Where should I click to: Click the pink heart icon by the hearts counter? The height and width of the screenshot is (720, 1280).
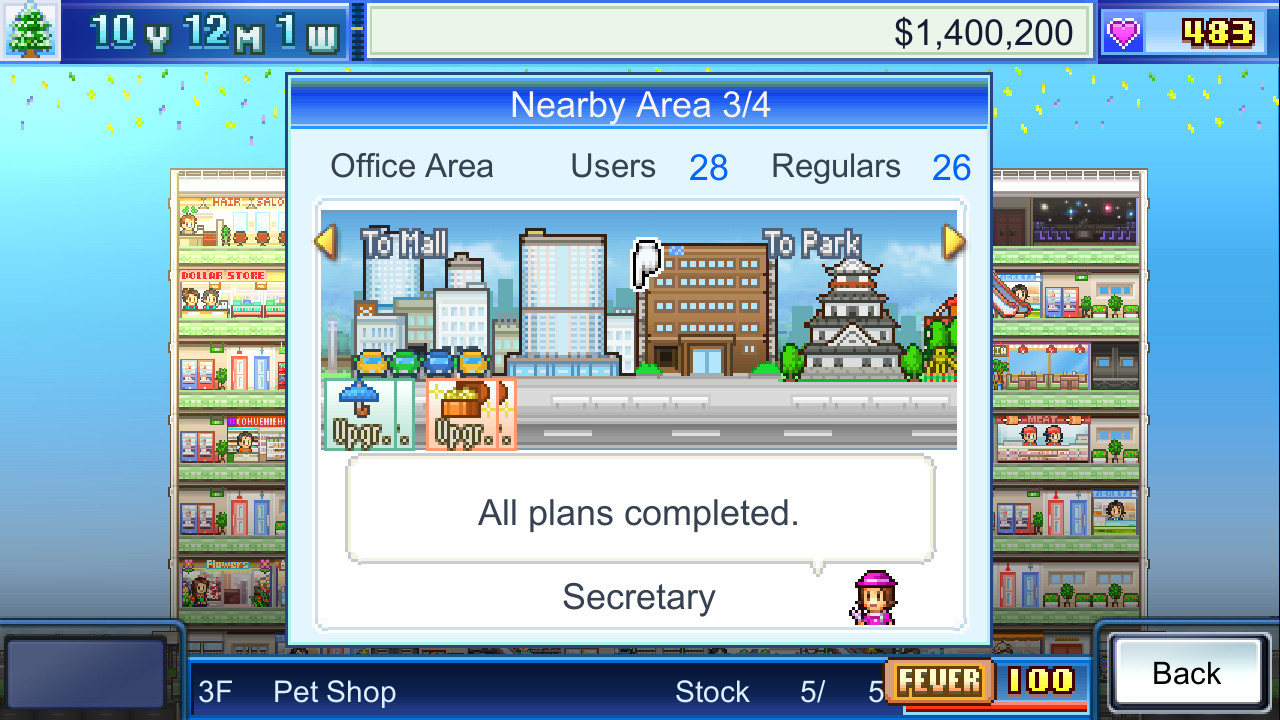point(1122,31)
